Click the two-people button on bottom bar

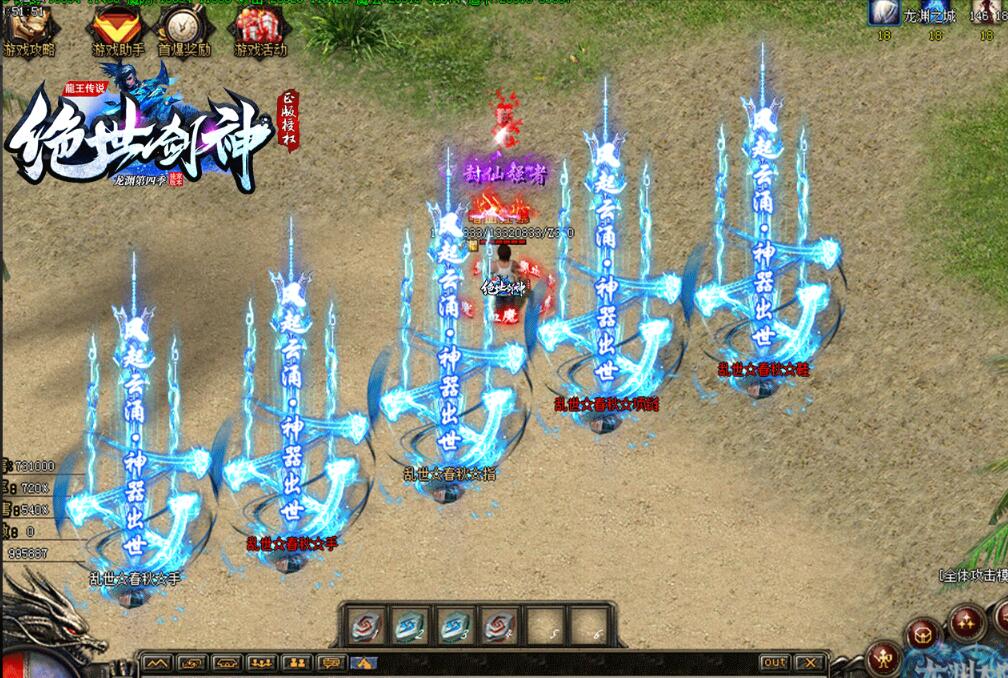click(297, 662)
